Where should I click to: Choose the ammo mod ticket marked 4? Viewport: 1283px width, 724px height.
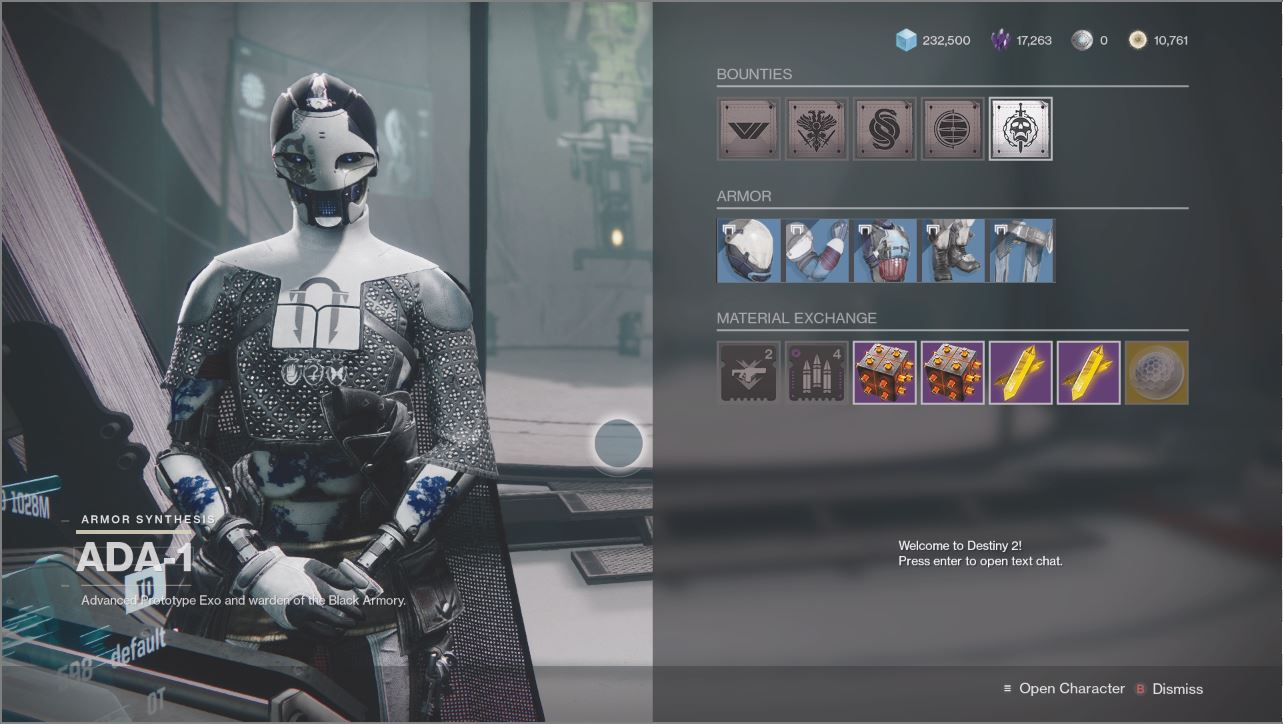817,373
